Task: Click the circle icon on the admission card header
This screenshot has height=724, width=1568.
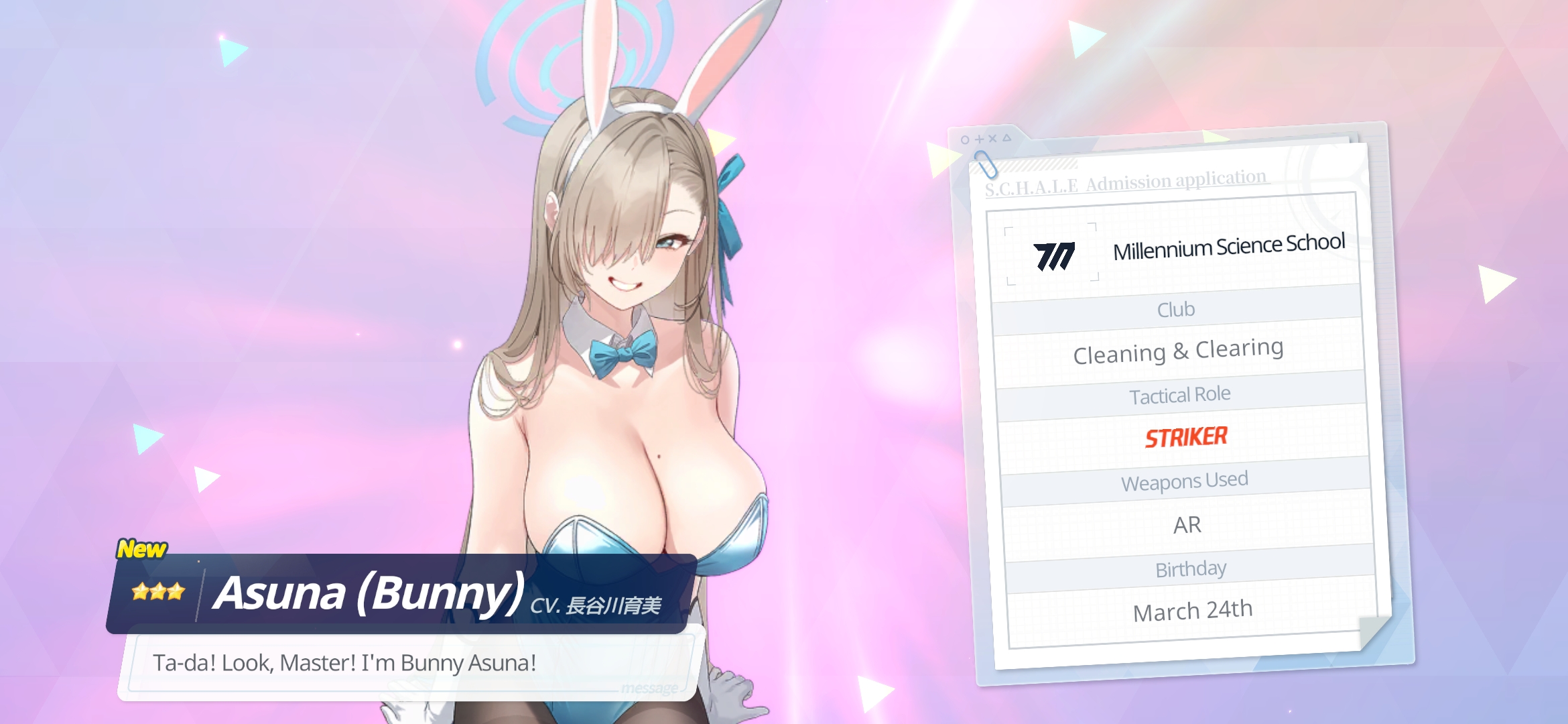Action: (965, 139)
